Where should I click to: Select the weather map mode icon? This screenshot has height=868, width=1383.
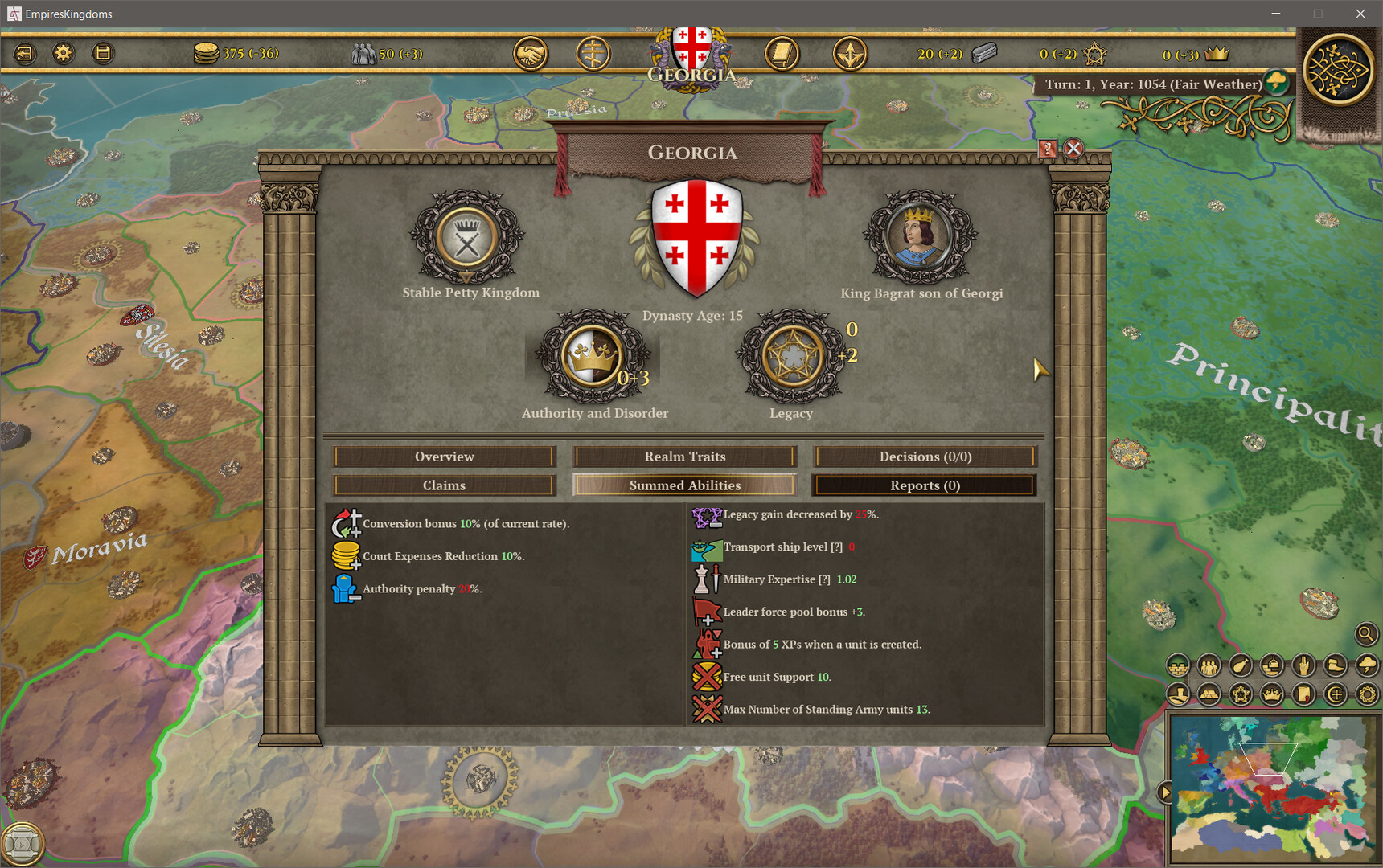click(x=1365, y=665)
